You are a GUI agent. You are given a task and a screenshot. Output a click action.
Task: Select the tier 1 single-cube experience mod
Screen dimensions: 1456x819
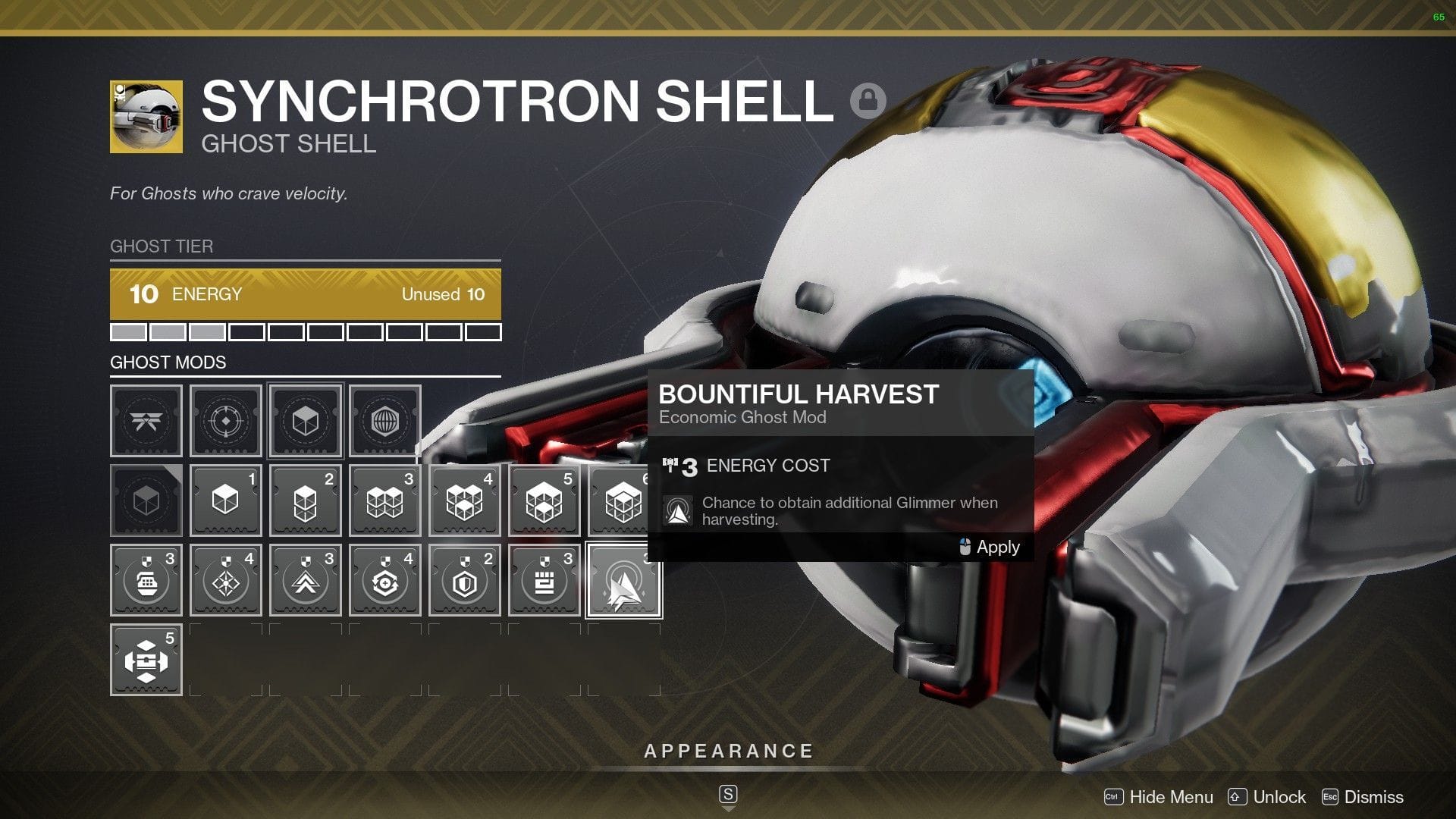click(x=225, y=500)
